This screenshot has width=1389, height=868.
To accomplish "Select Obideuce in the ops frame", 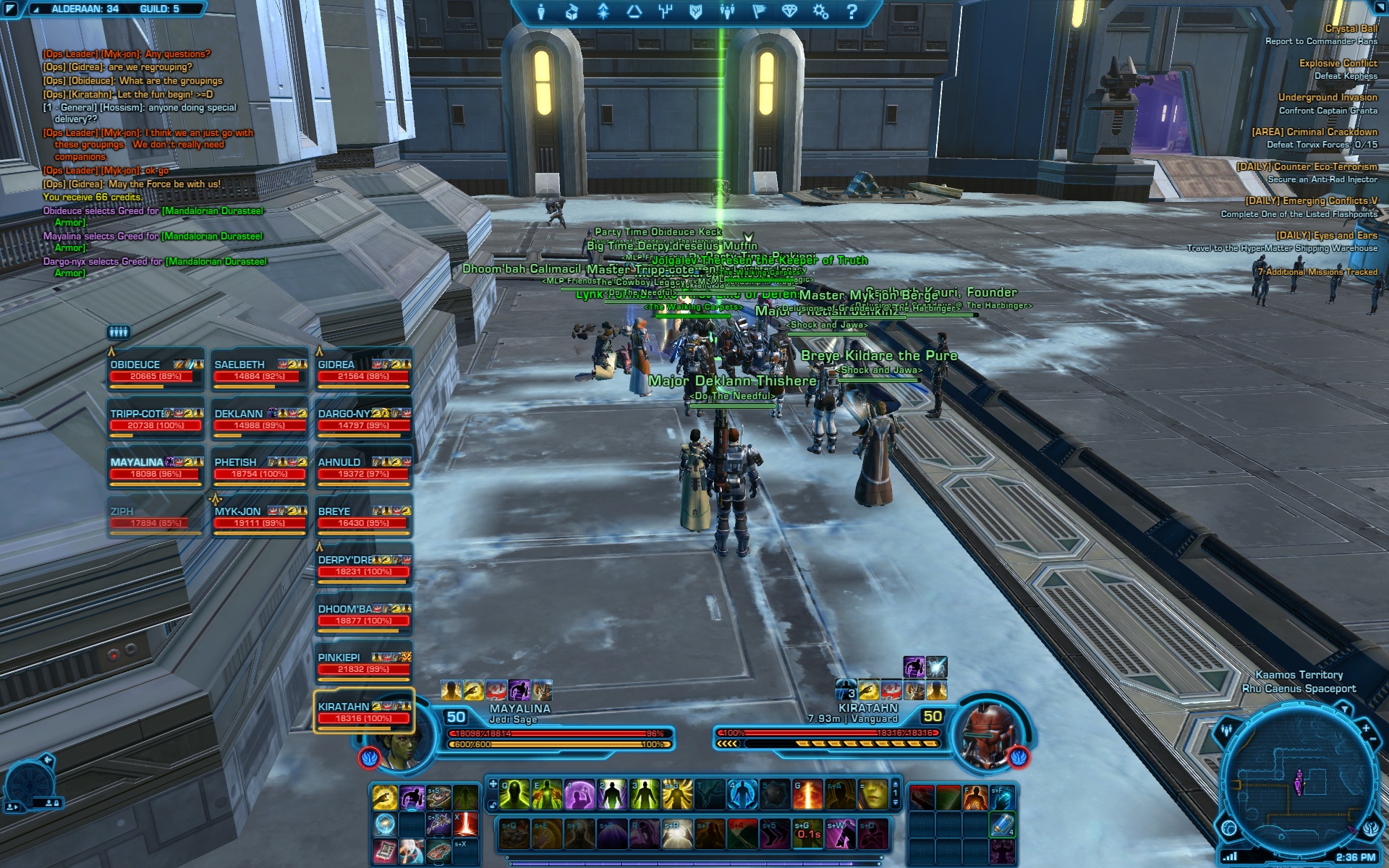I will point(153,370).
